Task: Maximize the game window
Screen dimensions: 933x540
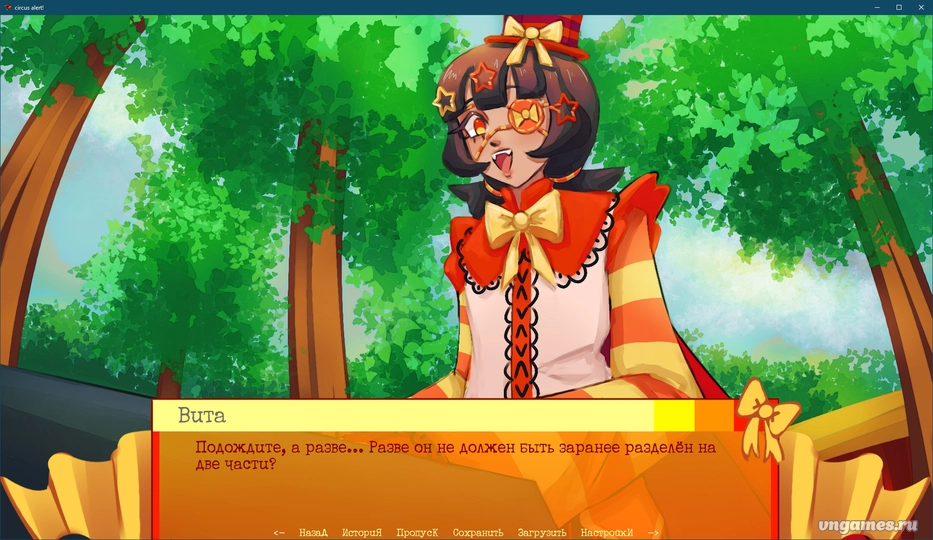Action: point(898,7)
